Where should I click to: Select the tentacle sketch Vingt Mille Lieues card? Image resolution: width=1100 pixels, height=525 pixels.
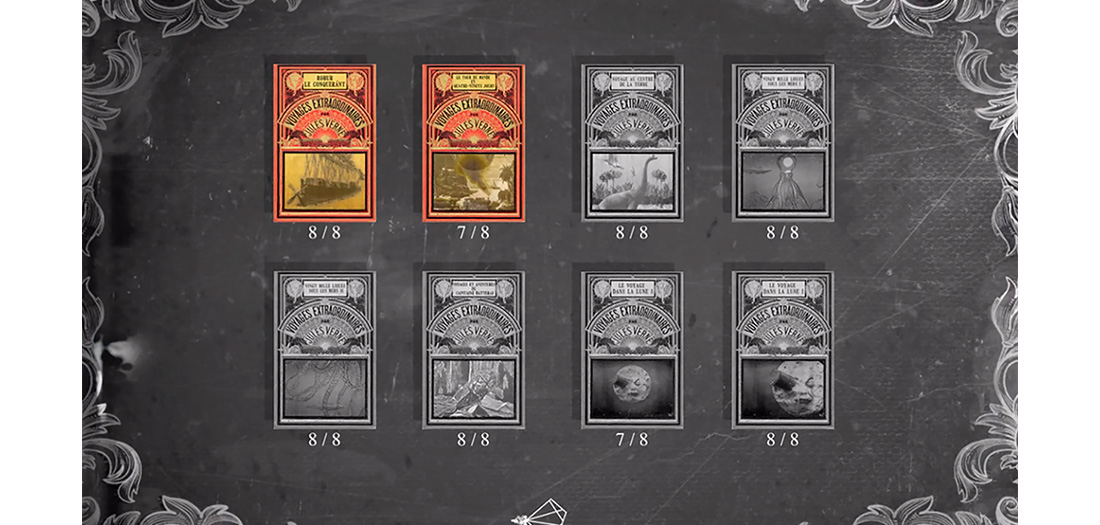324,349
